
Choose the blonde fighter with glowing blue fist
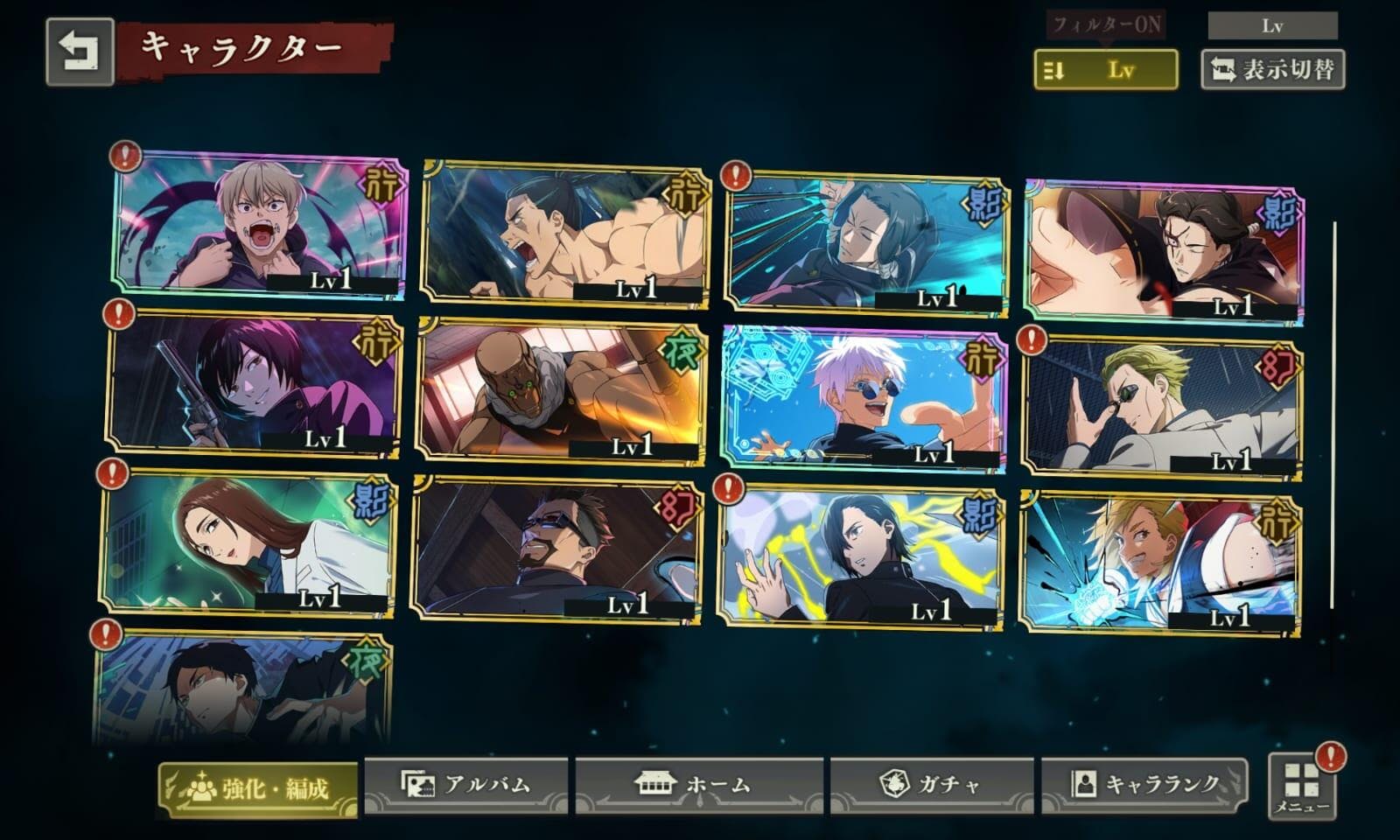(x=1160, y=563)
